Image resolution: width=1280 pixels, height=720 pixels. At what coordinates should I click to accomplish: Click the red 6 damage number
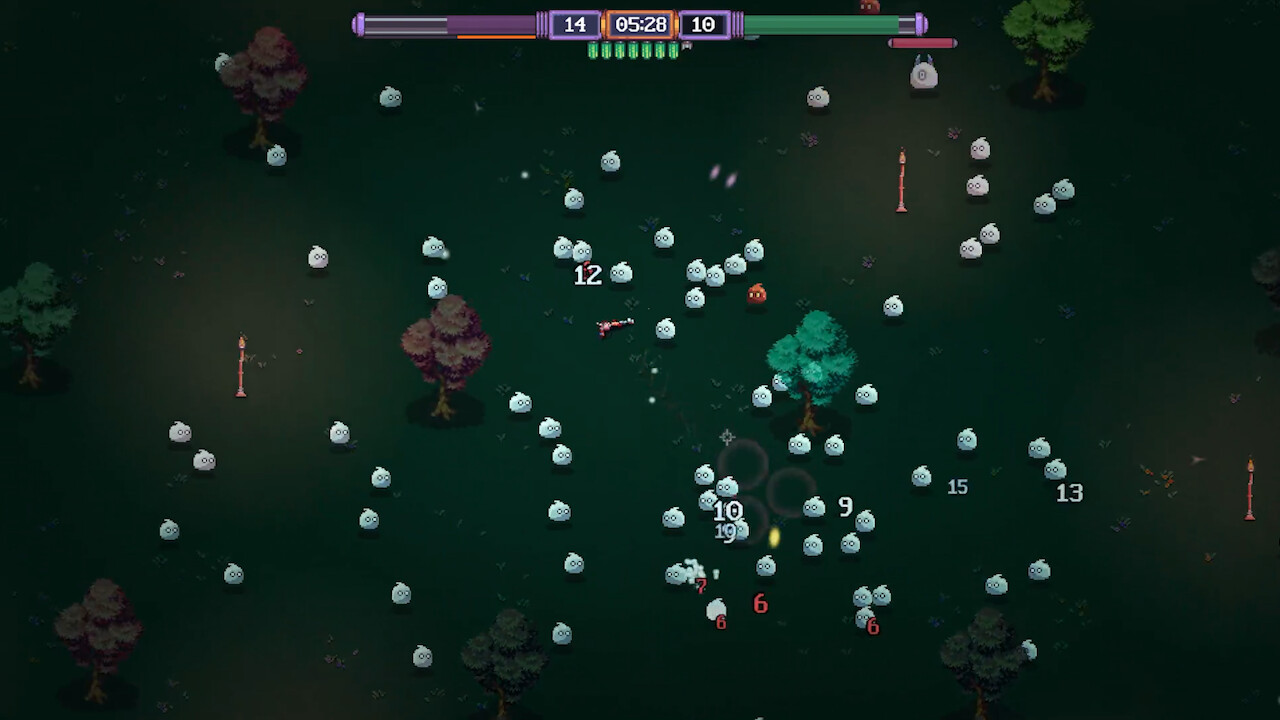point(760,604)
